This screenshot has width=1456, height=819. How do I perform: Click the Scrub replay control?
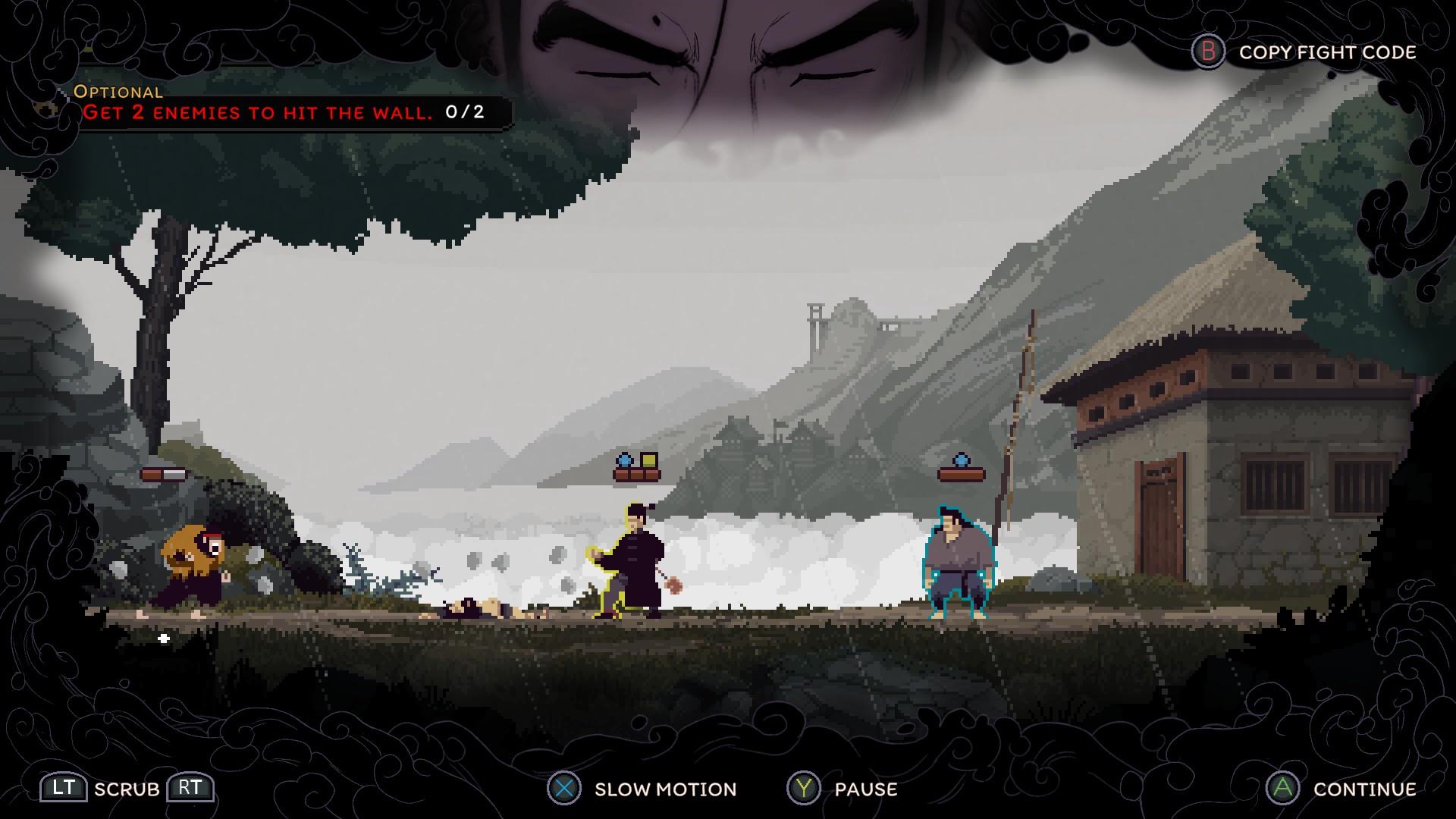127,789
